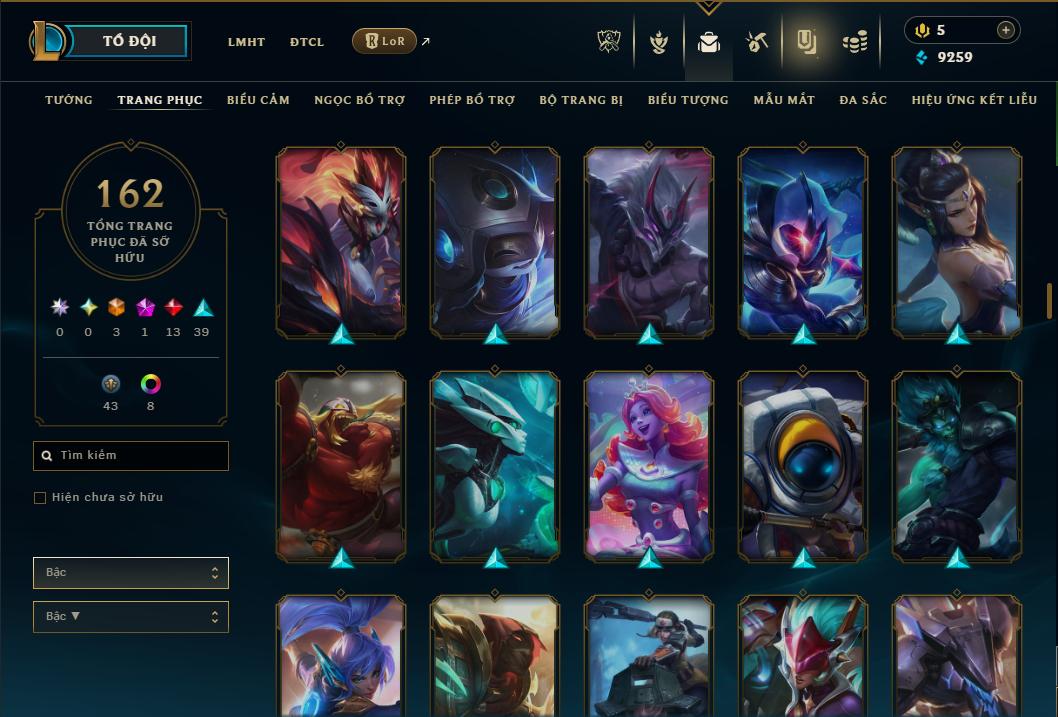Click the TỔ ĐỘI party button
The image size is (1058, 717).
[x=129, y=41]
